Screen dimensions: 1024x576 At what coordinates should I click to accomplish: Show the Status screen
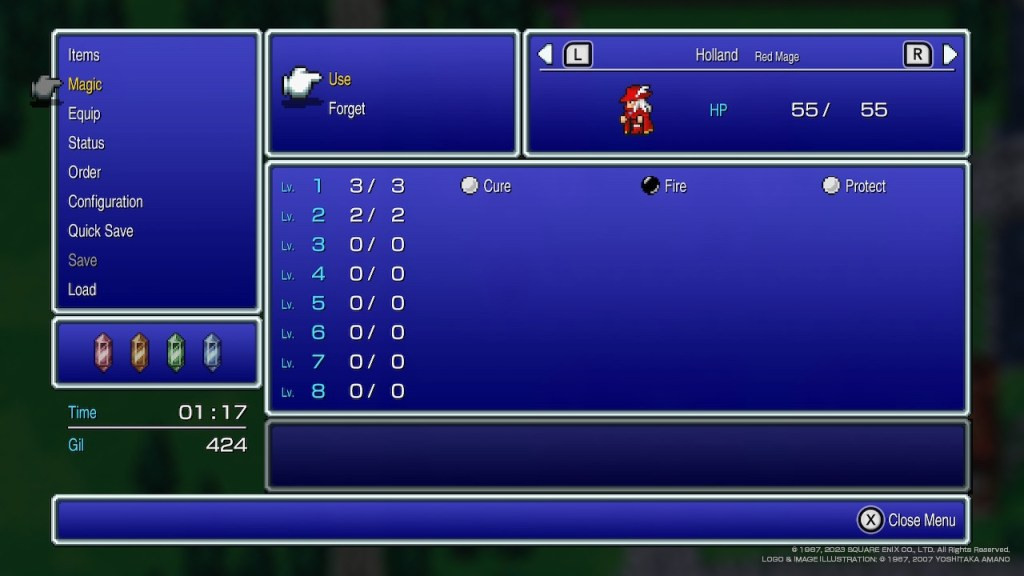click(86, 143)
